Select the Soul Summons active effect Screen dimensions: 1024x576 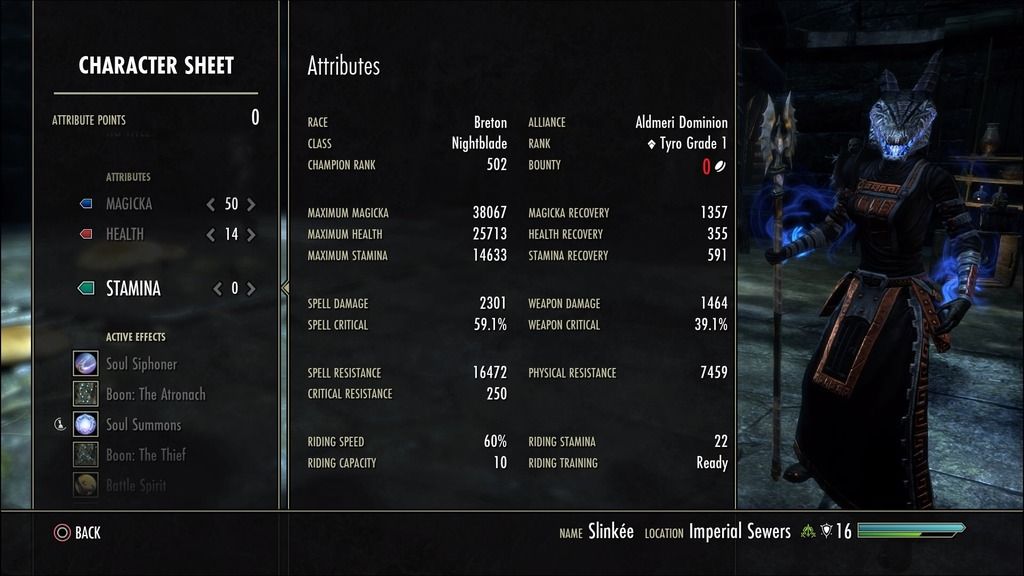(x=143, y=425)
